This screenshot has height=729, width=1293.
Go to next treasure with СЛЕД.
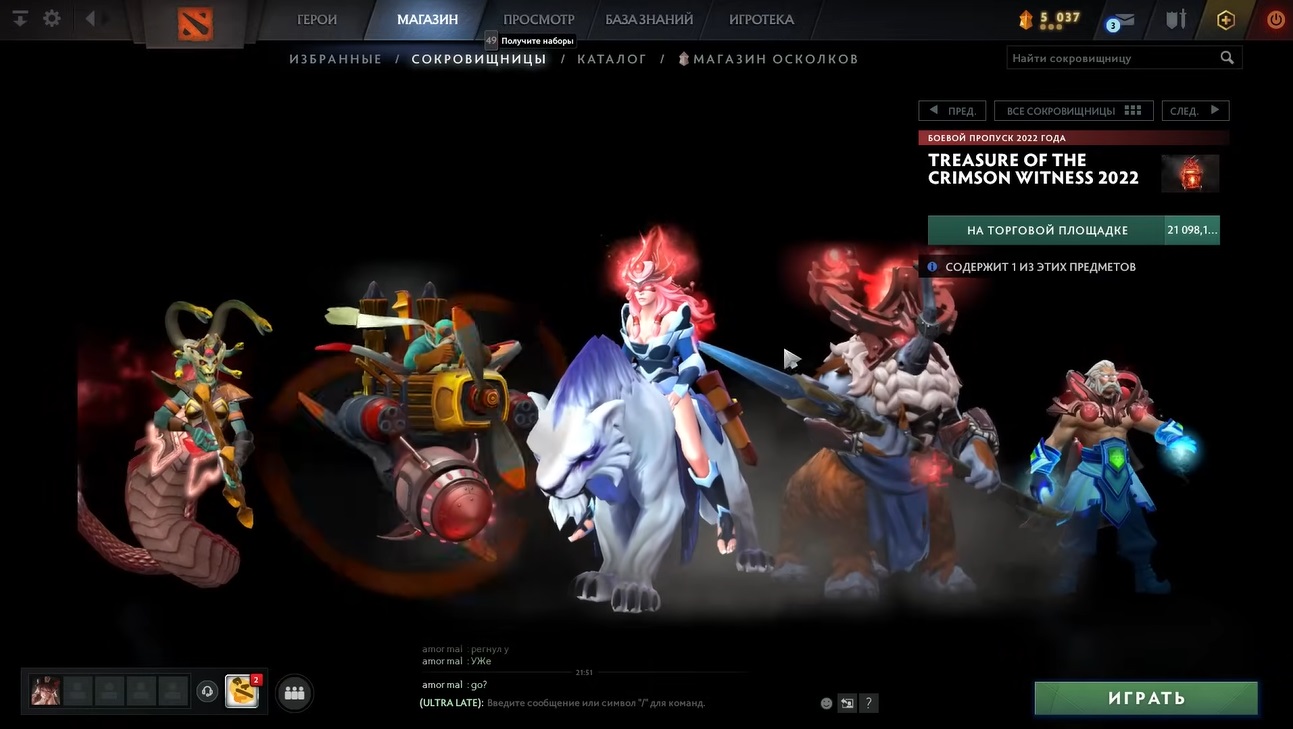(1194, 111)
